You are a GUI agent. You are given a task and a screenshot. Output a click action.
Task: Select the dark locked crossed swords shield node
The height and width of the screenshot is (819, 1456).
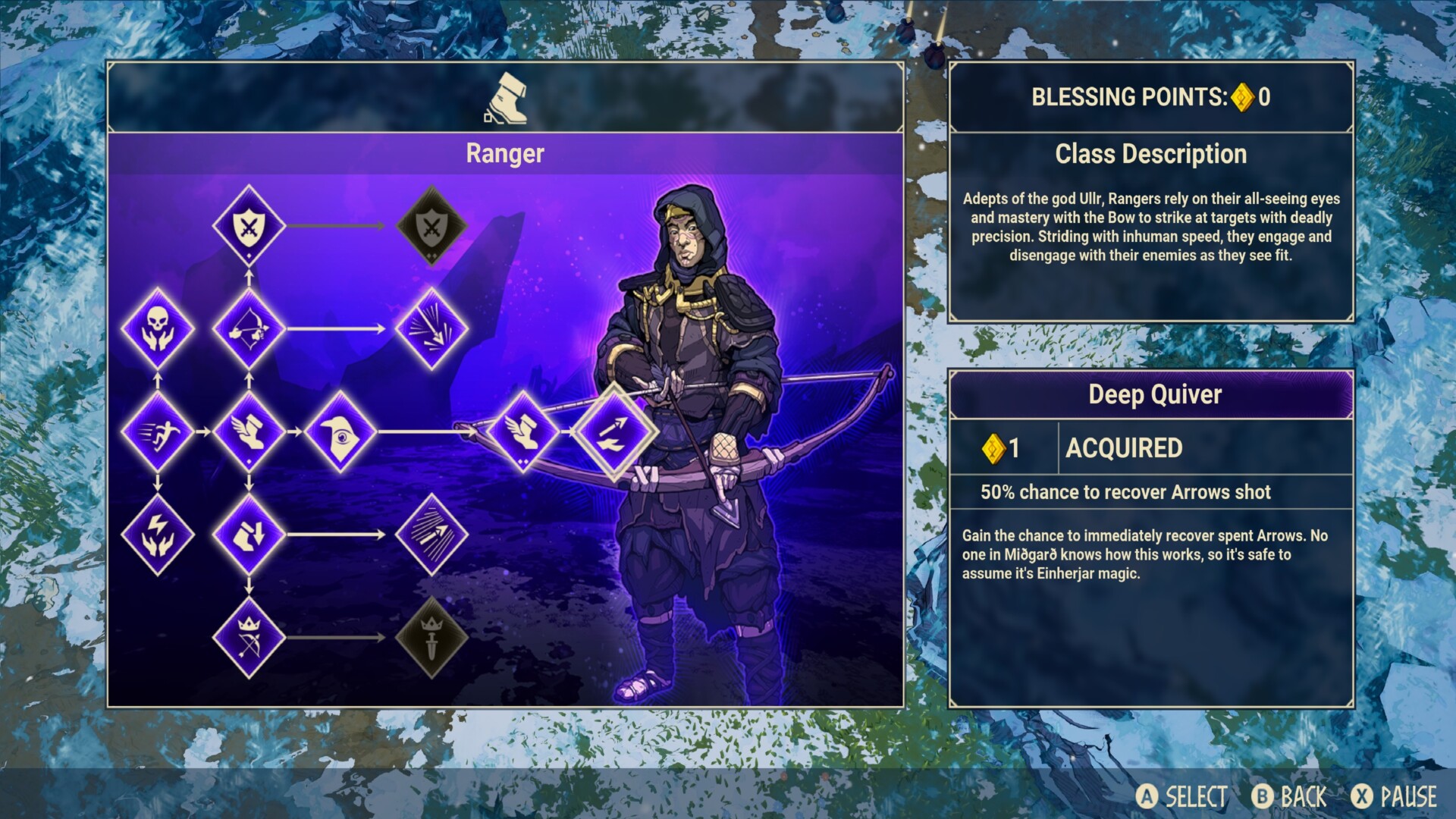(x=431, y=226)
